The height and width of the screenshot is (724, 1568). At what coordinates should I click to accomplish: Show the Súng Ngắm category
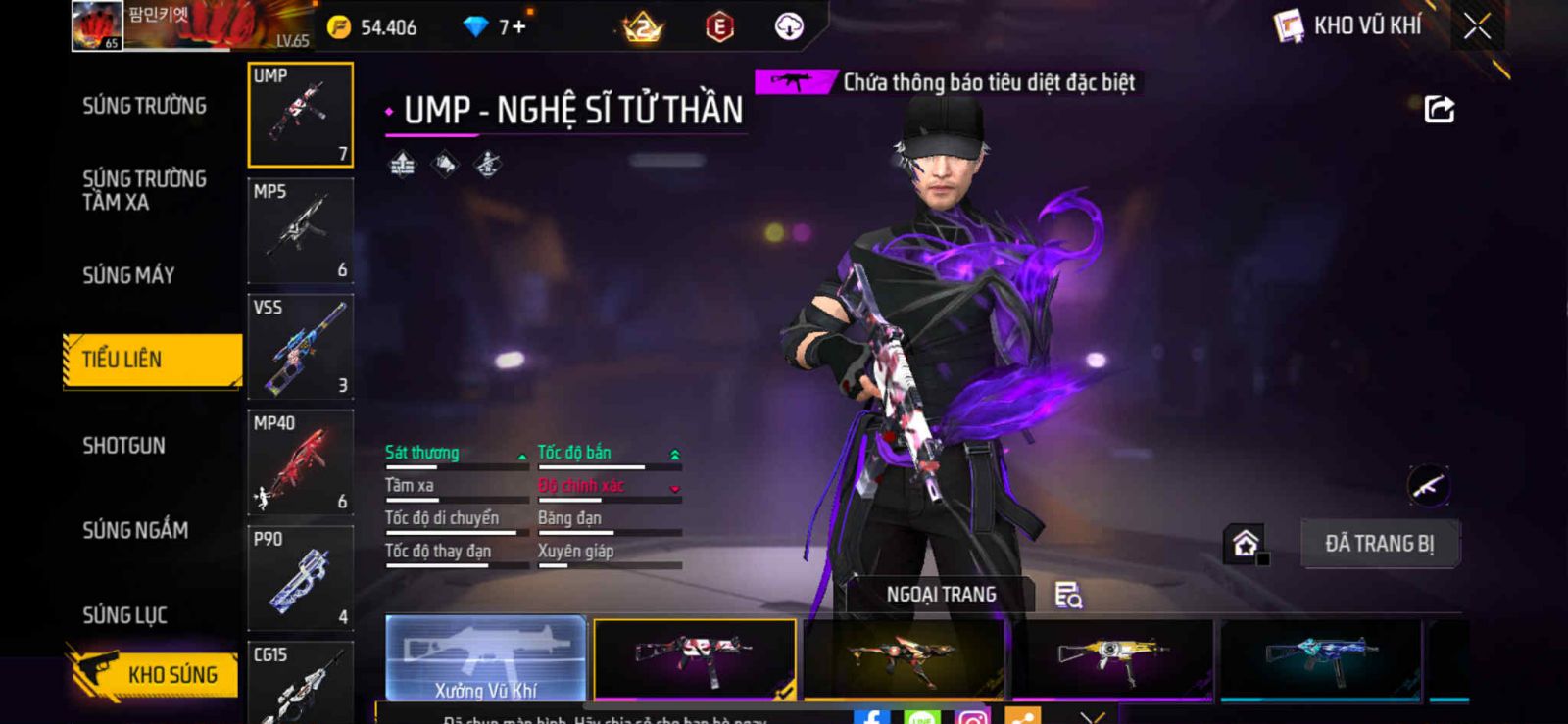(135, 530)
